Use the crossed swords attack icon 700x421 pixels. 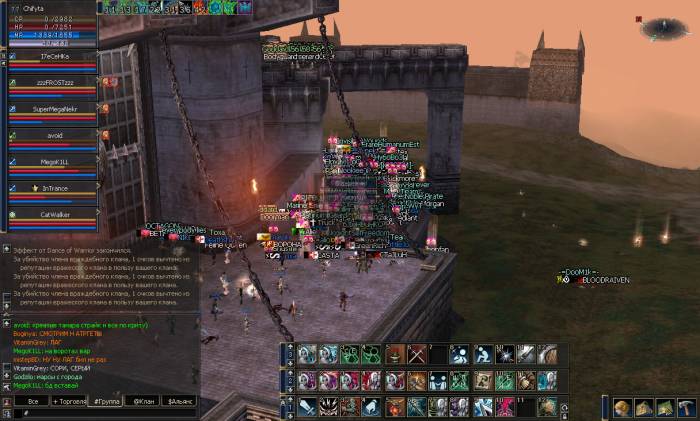click(417, 354)
